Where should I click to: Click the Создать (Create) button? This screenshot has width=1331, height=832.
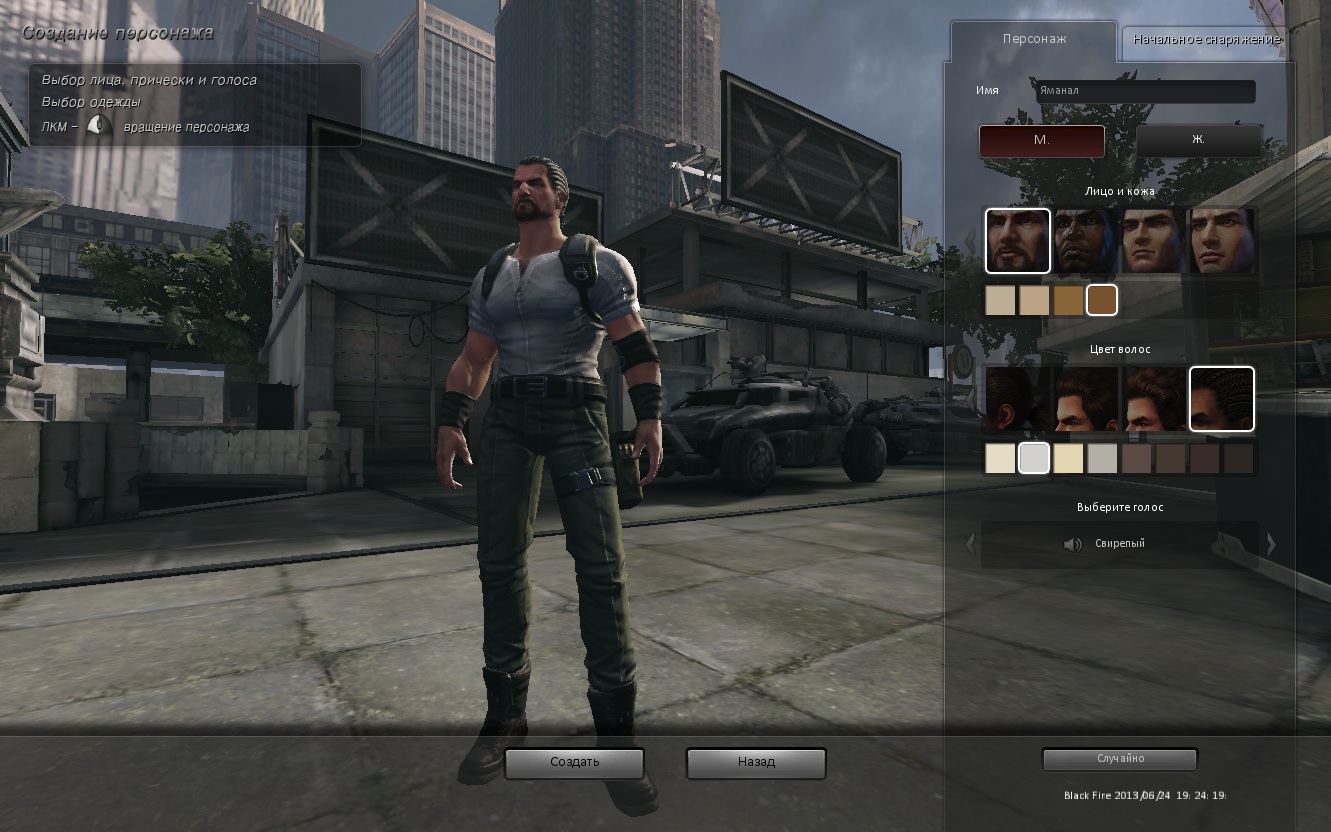pos(574,763)
